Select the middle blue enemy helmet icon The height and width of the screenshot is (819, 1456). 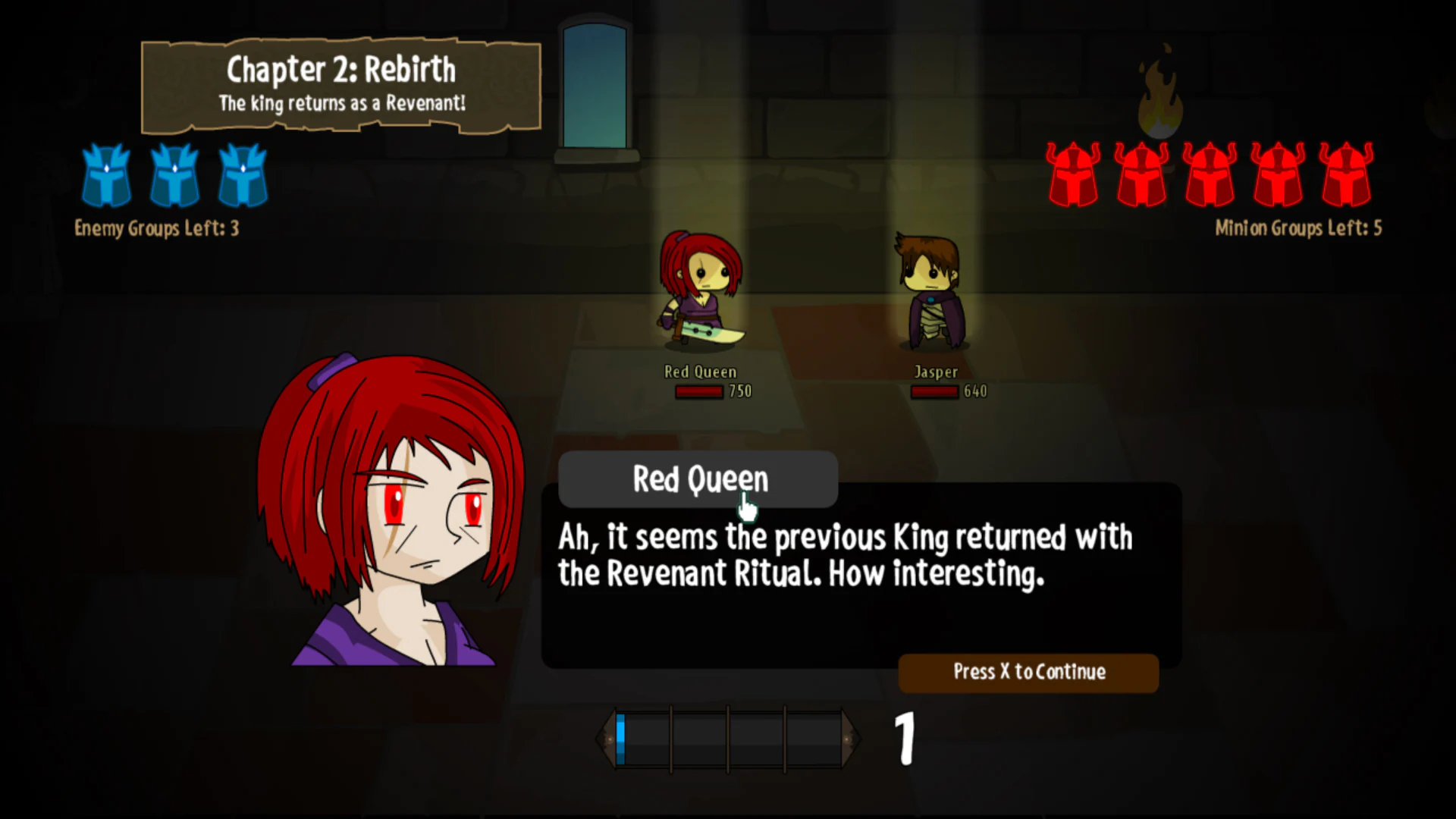click(174, 176)
